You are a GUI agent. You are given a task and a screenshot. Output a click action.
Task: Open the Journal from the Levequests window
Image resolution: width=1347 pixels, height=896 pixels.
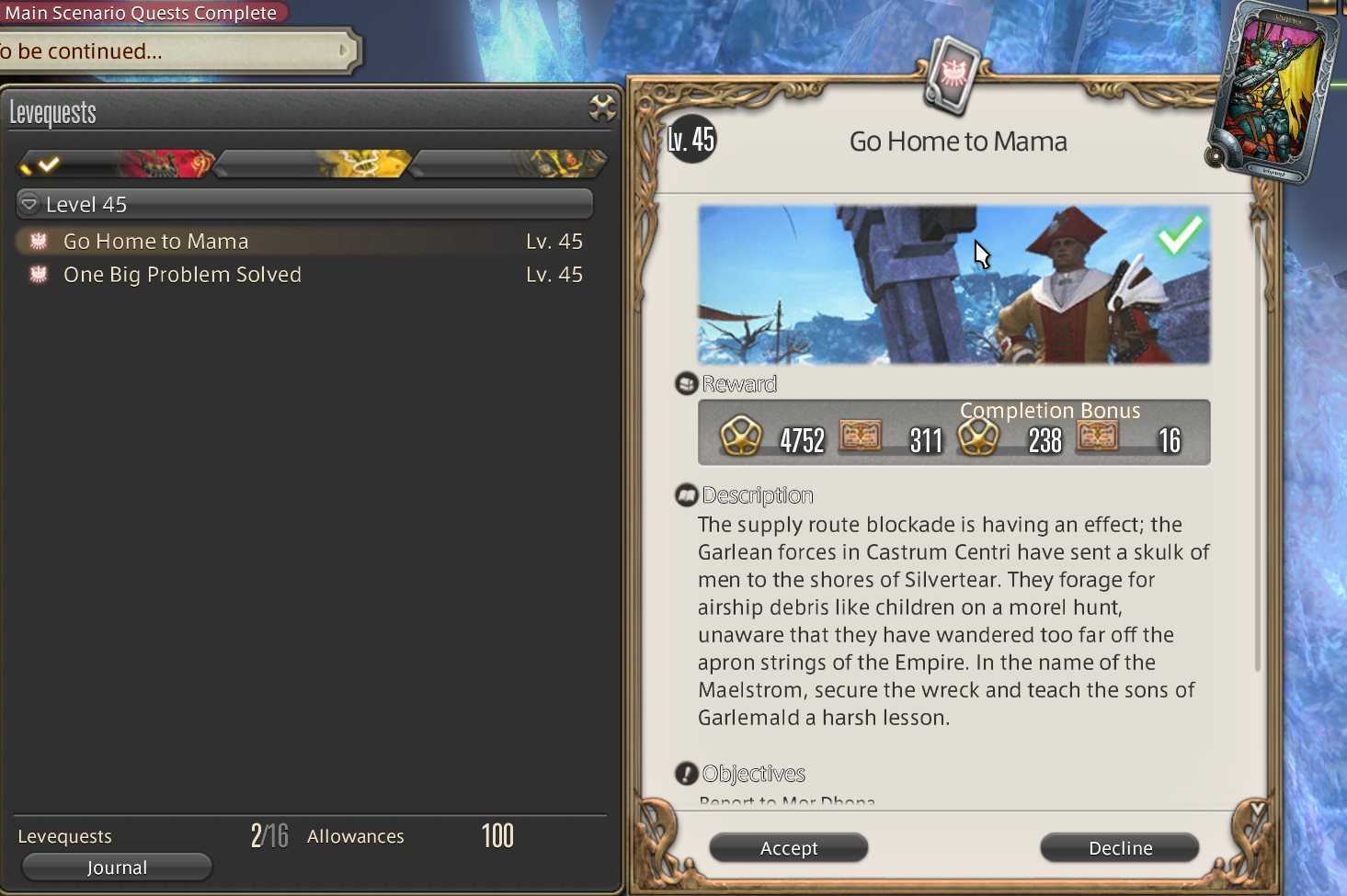[x=117, y=867]
